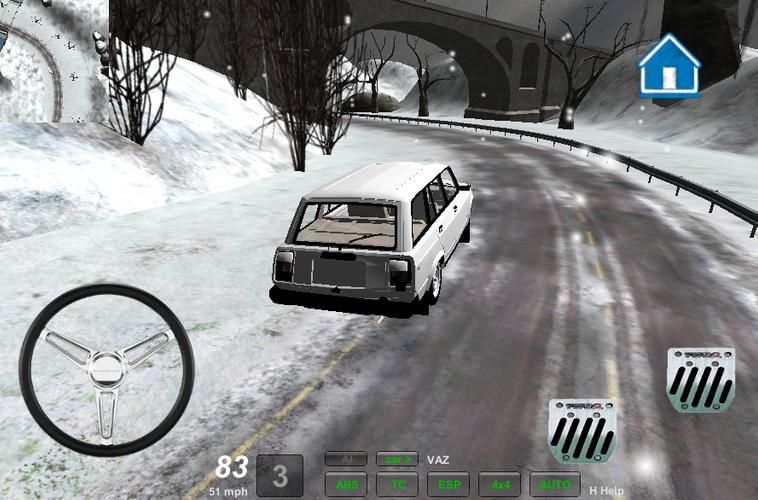Screen dimensions: 758x500
Task: Switch the ESP stability button
Action: [448, 484]
